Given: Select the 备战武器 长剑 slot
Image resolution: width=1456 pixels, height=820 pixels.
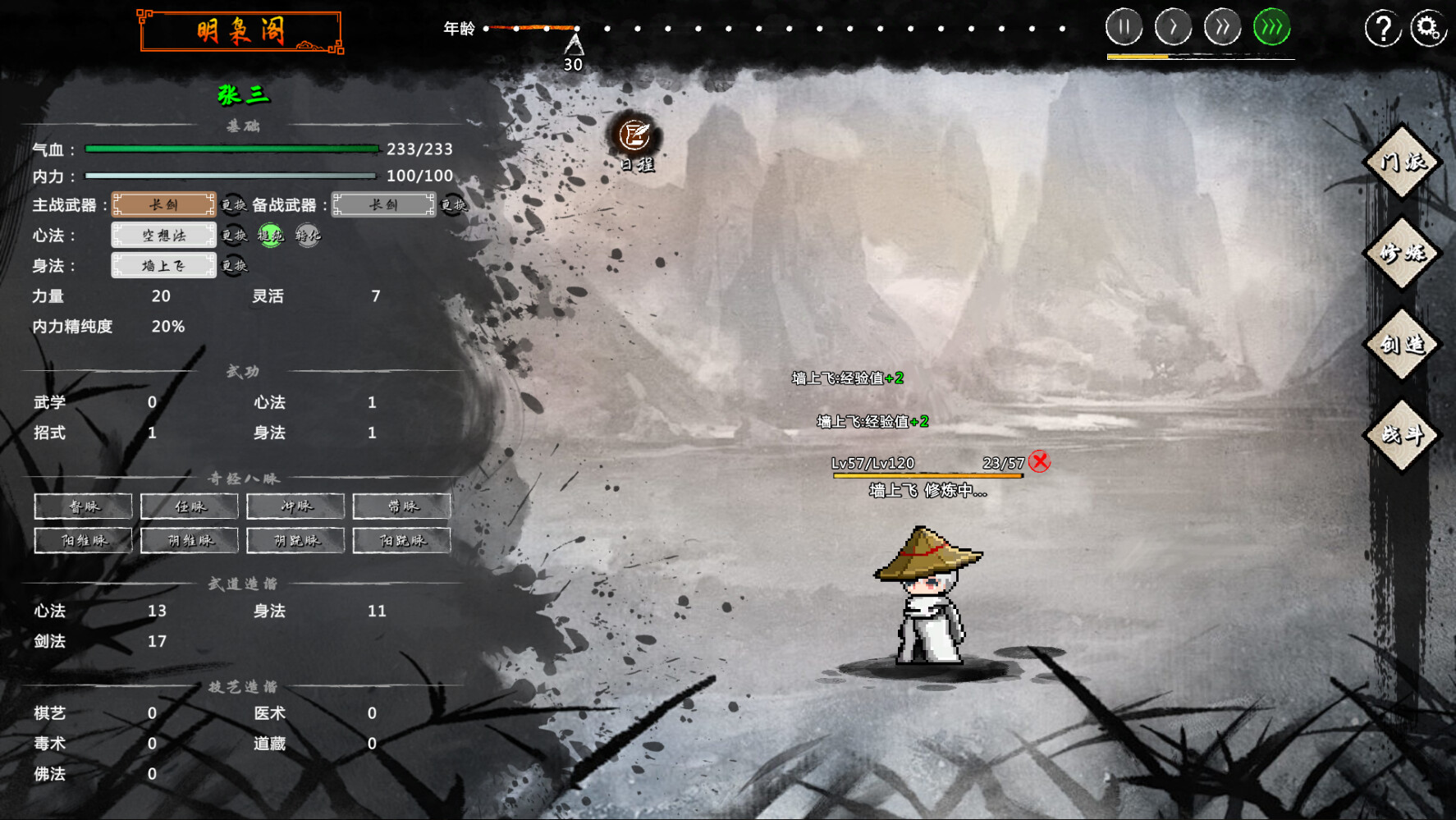Looking at the screenshot, I should coord(384,205).
